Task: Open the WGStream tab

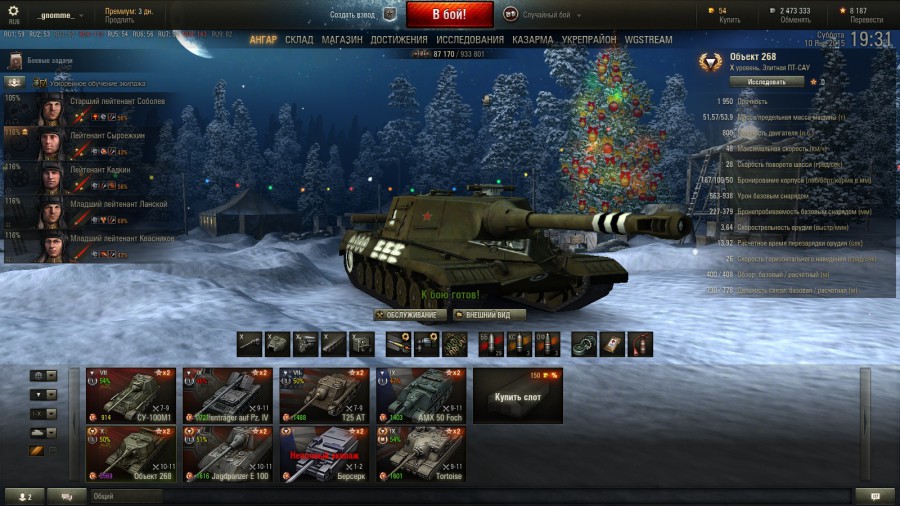Action: (648, 40)
